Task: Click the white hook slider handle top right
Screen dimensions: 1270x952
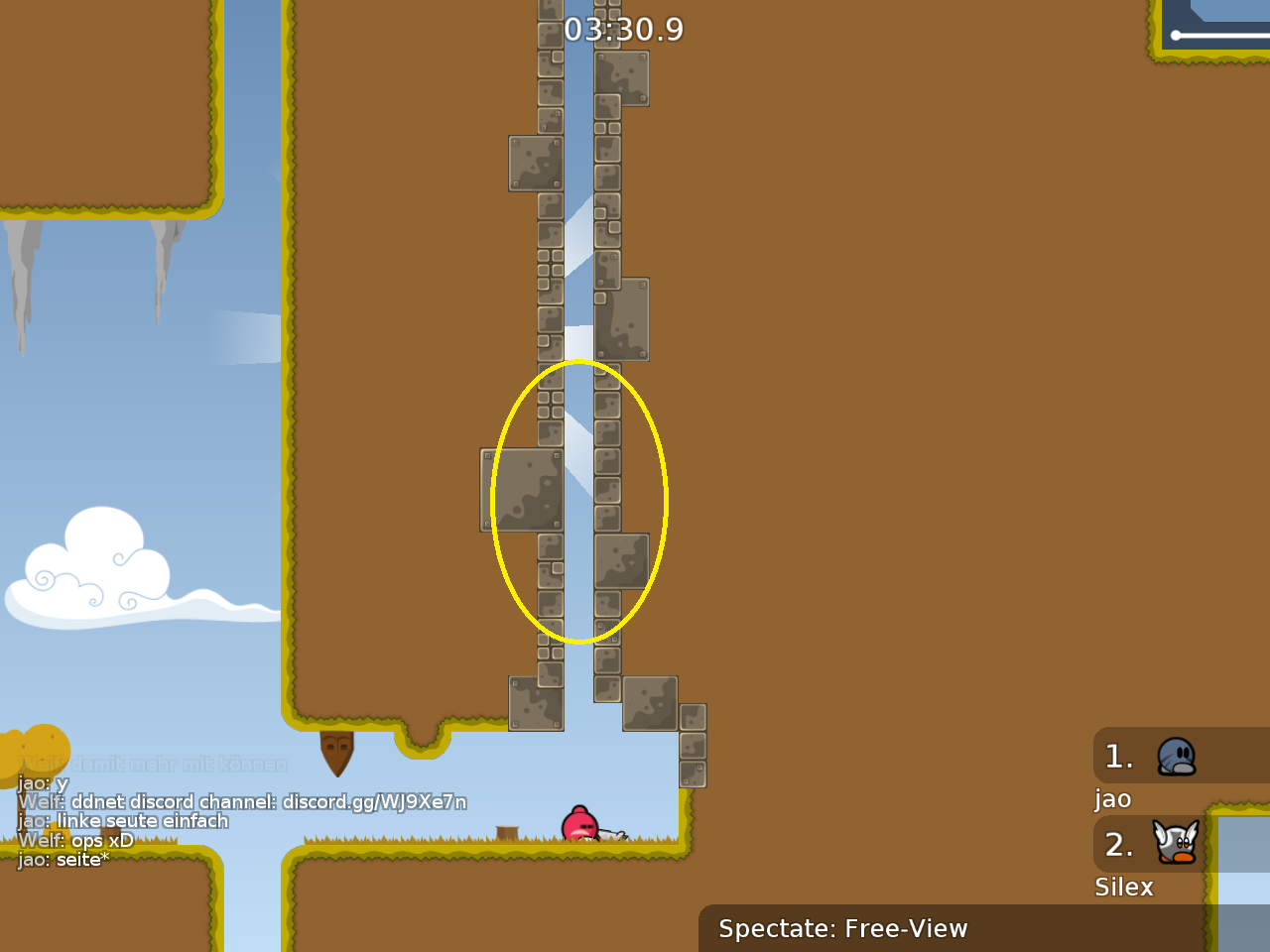Action: coord(1177,37)
